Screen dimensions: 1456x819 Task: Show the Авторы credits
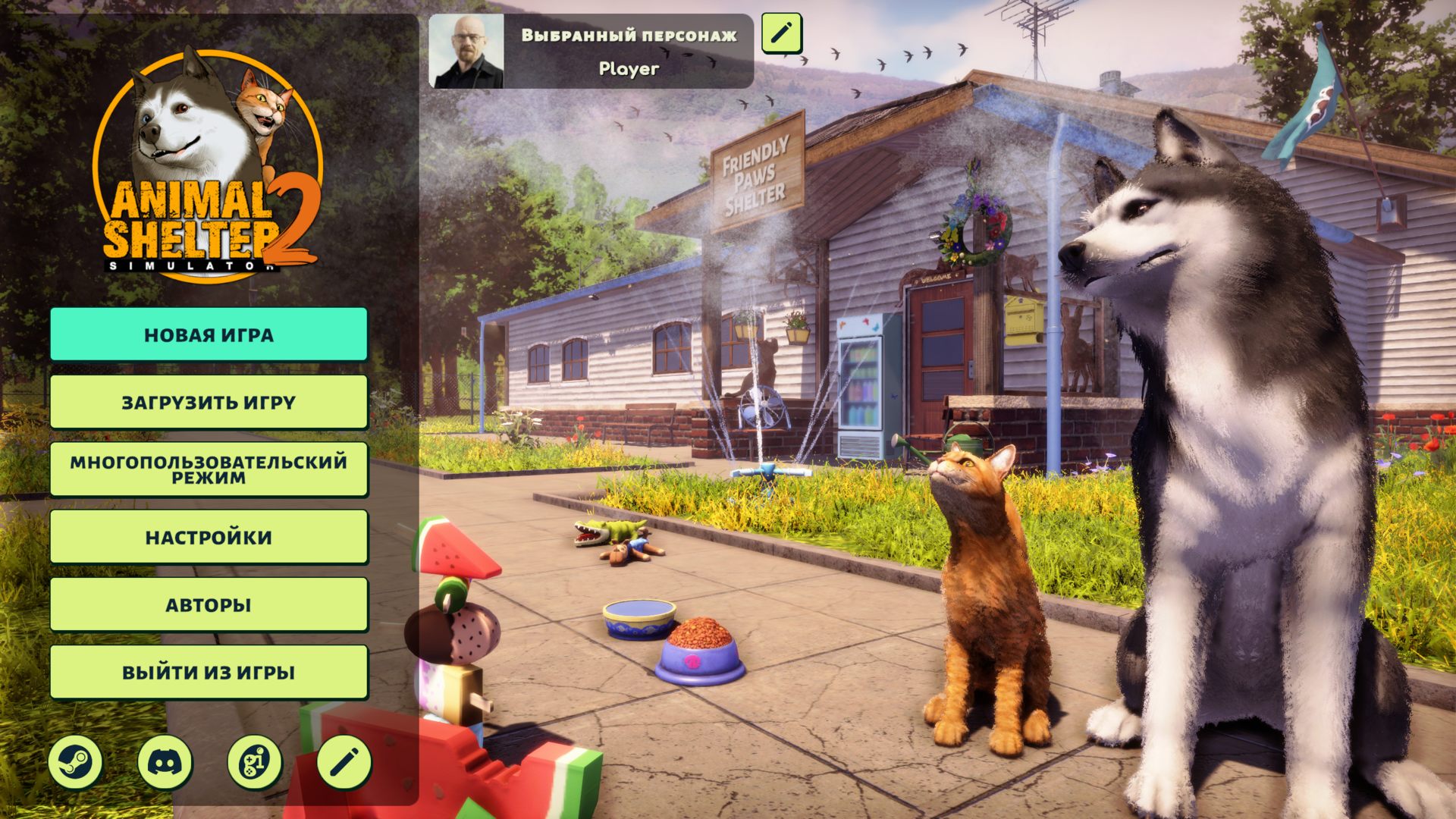(x=209, y=604)
